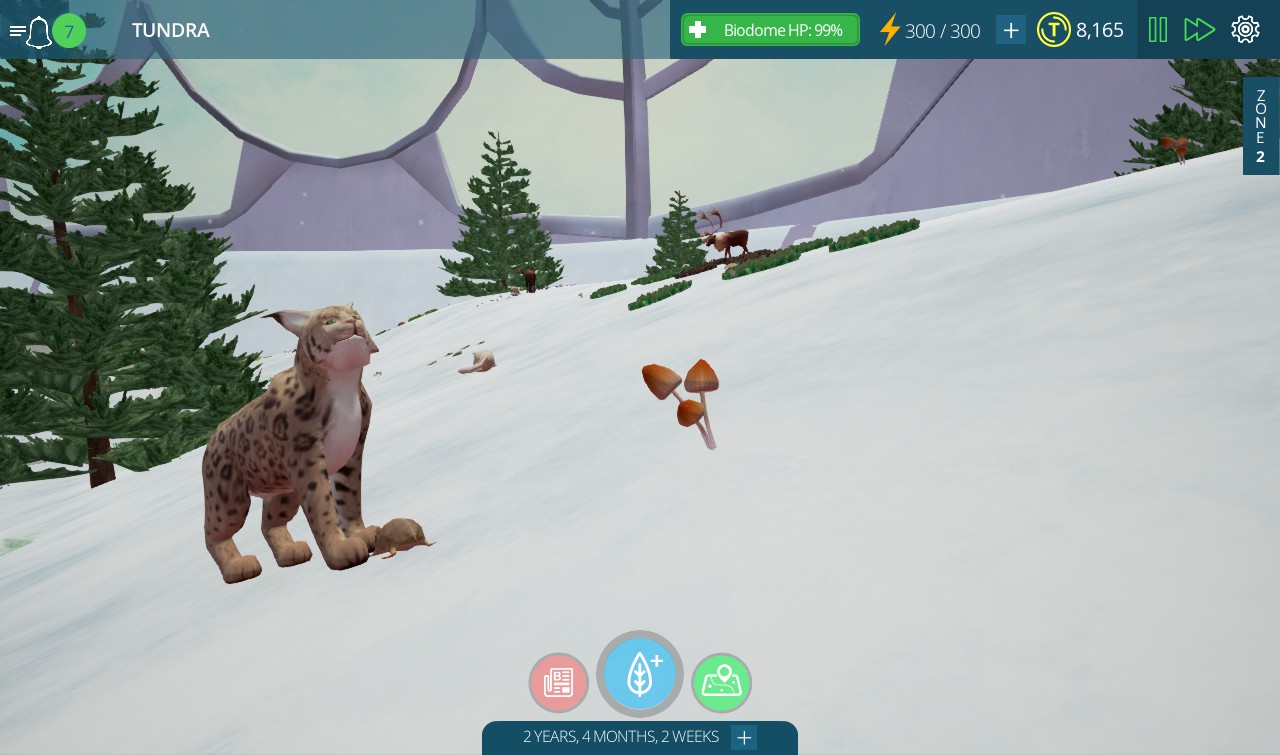Click the lightning bolt energy icon

(x=890, y=30)
